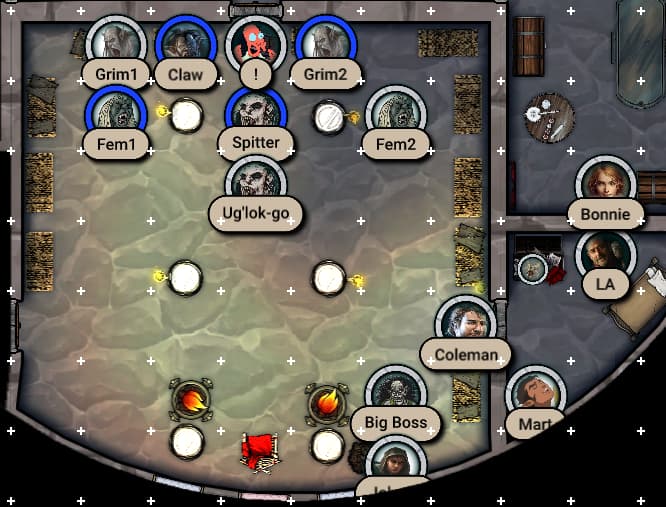The image size is (666, 507).
Task: Select Bonnie's character token
Action: pyautogui.click(x=606, y=185)
